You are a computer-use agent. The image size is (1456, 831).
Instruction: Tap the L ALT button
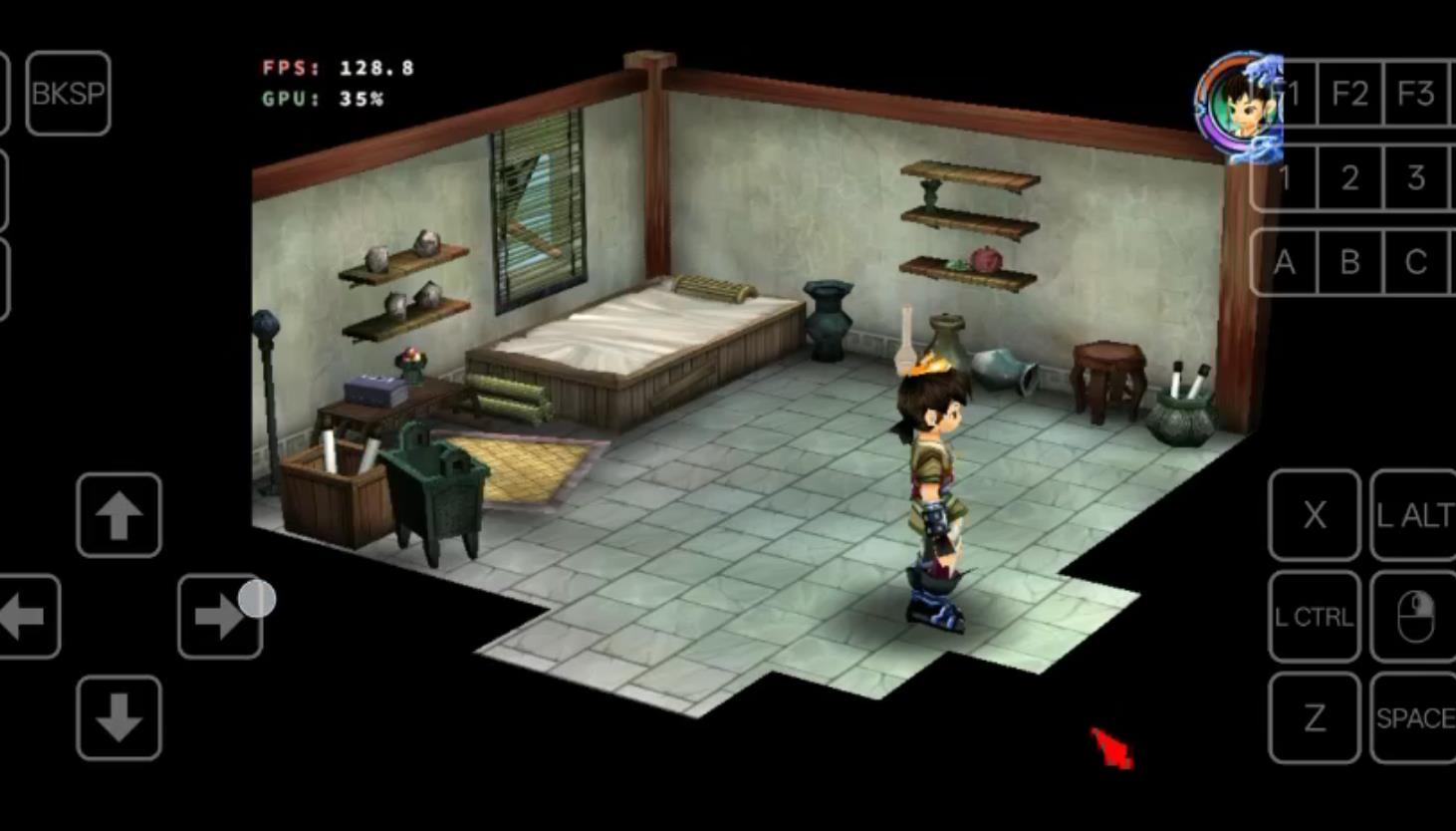(1413, 515)
